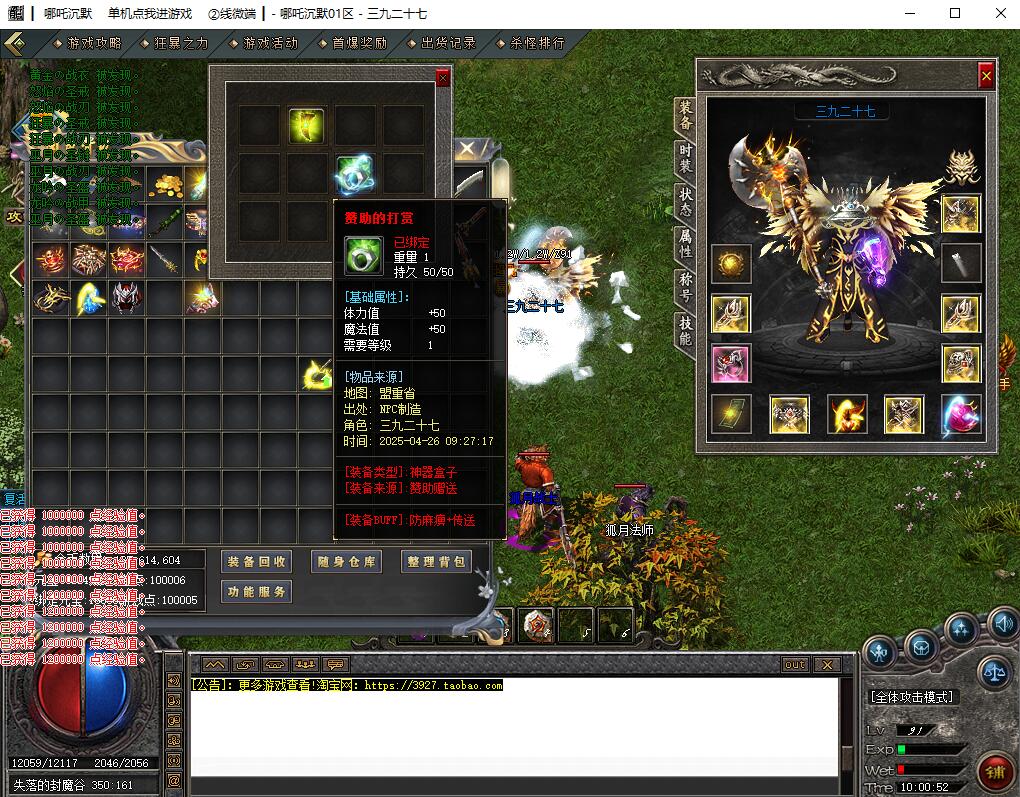Show the 出货记录 drop records
1020x797 pixels.
tap(448, 43)
